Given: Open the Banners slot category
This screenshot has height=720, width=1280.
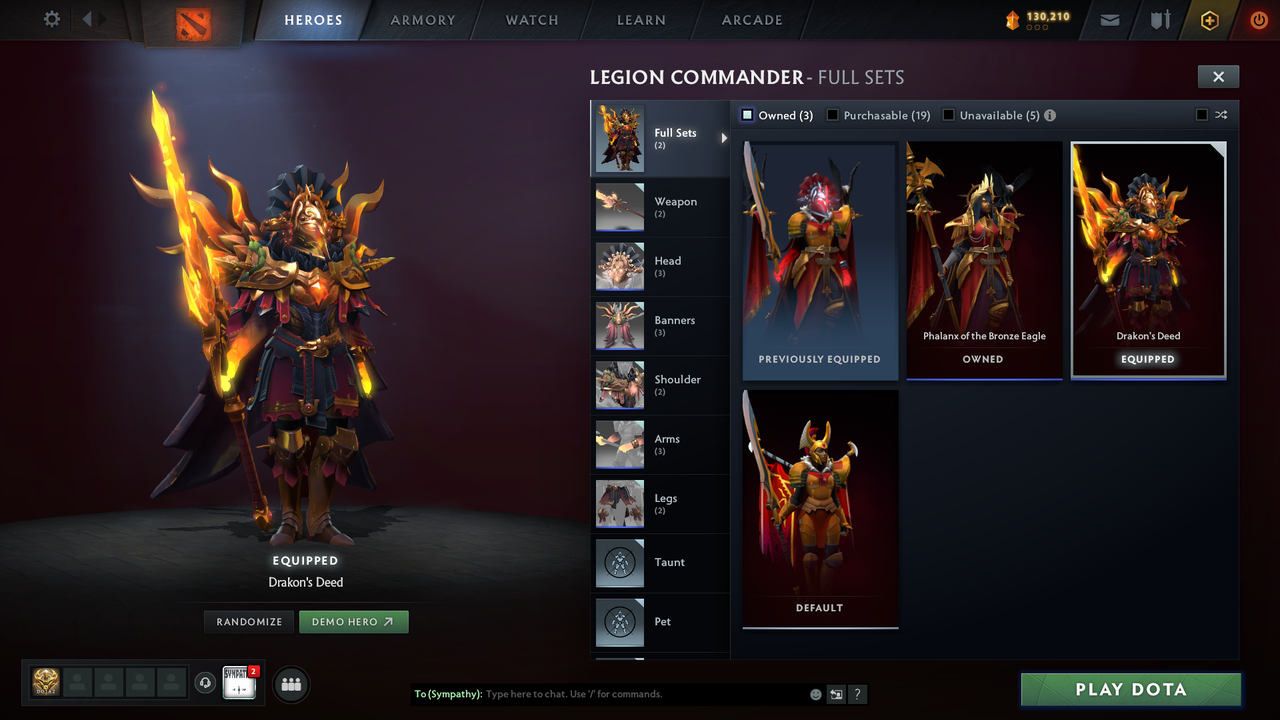Looking at the screenshot, I should (x=660, y=325).
